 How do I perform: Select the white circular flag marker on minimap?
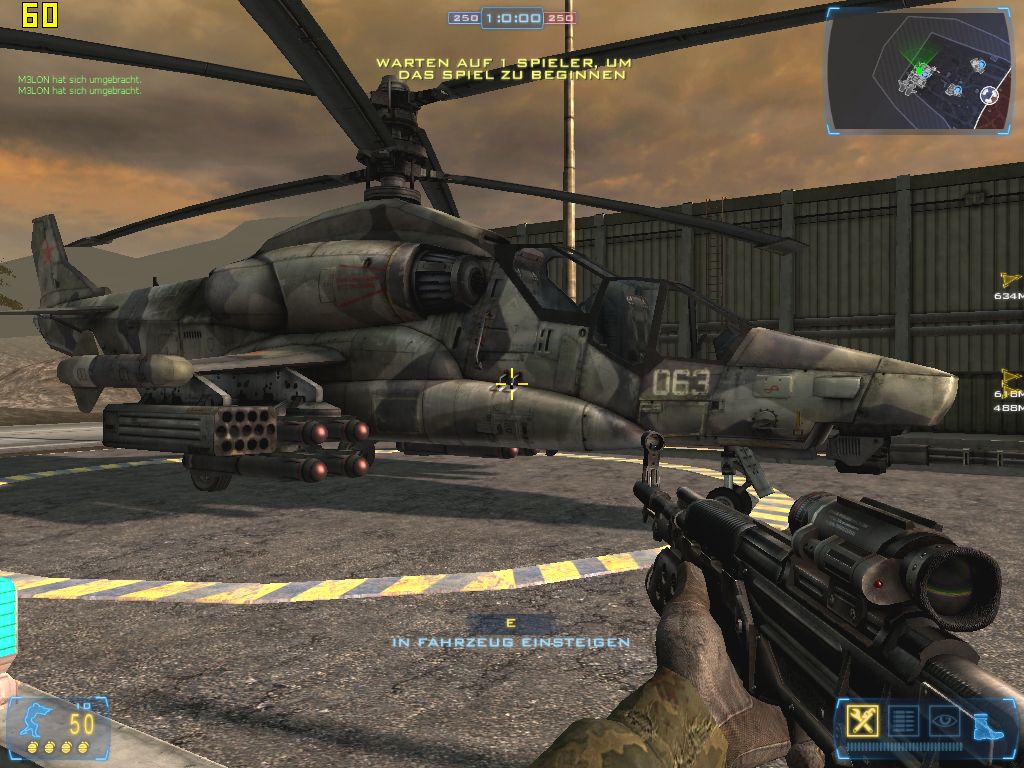[x=989, y=95]
